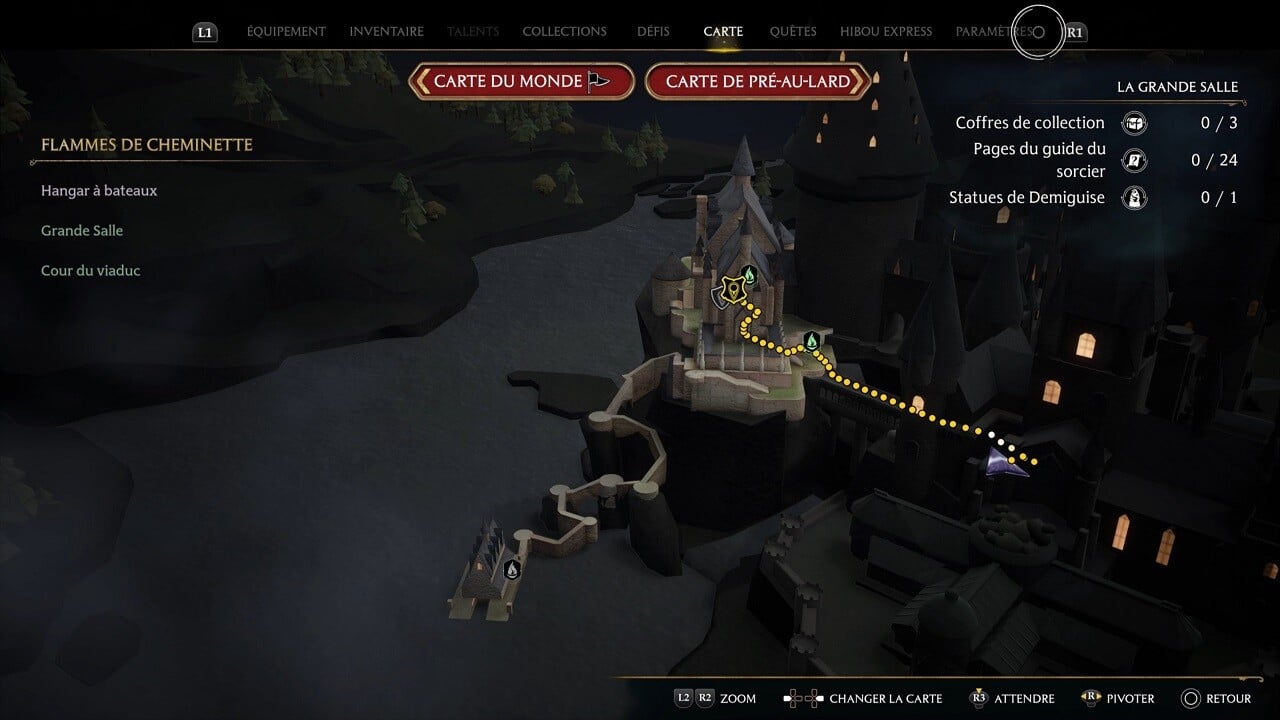This screenshot has height=720, width=1280.
Task: Go to the Défis tab
Action: (x=653, y=32)
